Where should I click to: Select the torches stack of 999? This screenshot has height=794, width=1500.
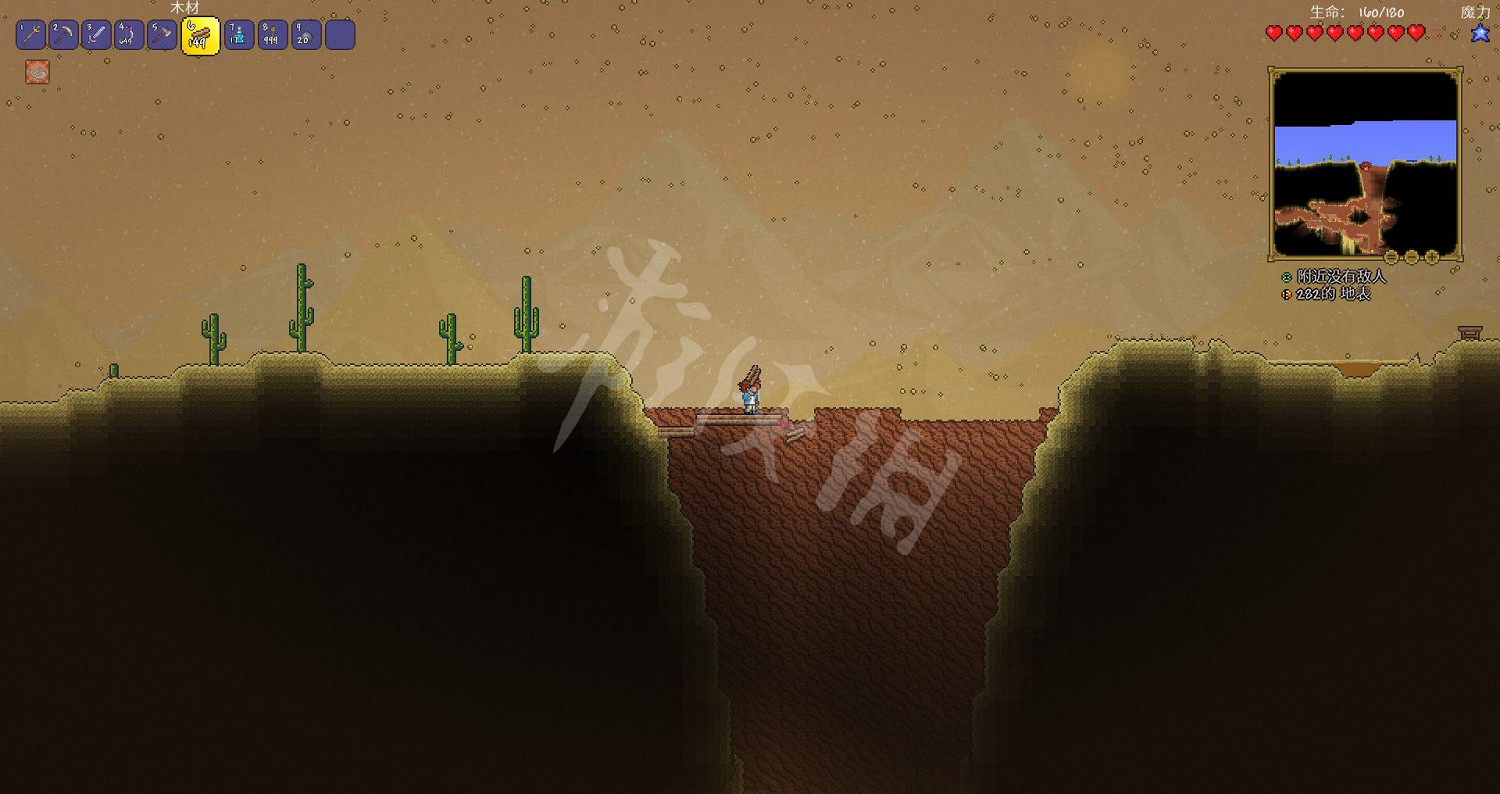[x=271, y=33]
